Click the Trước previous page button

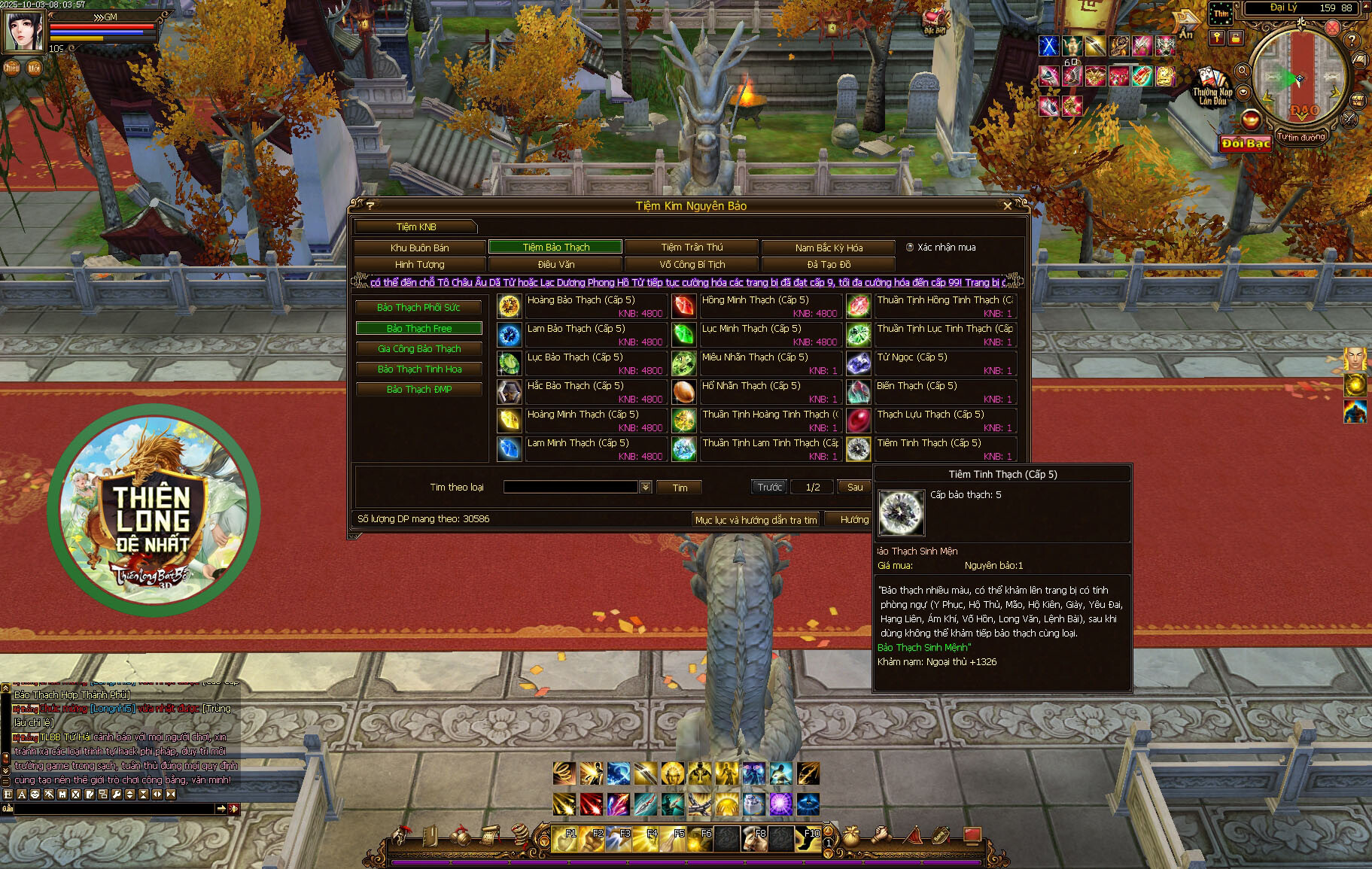click(769, 488)
